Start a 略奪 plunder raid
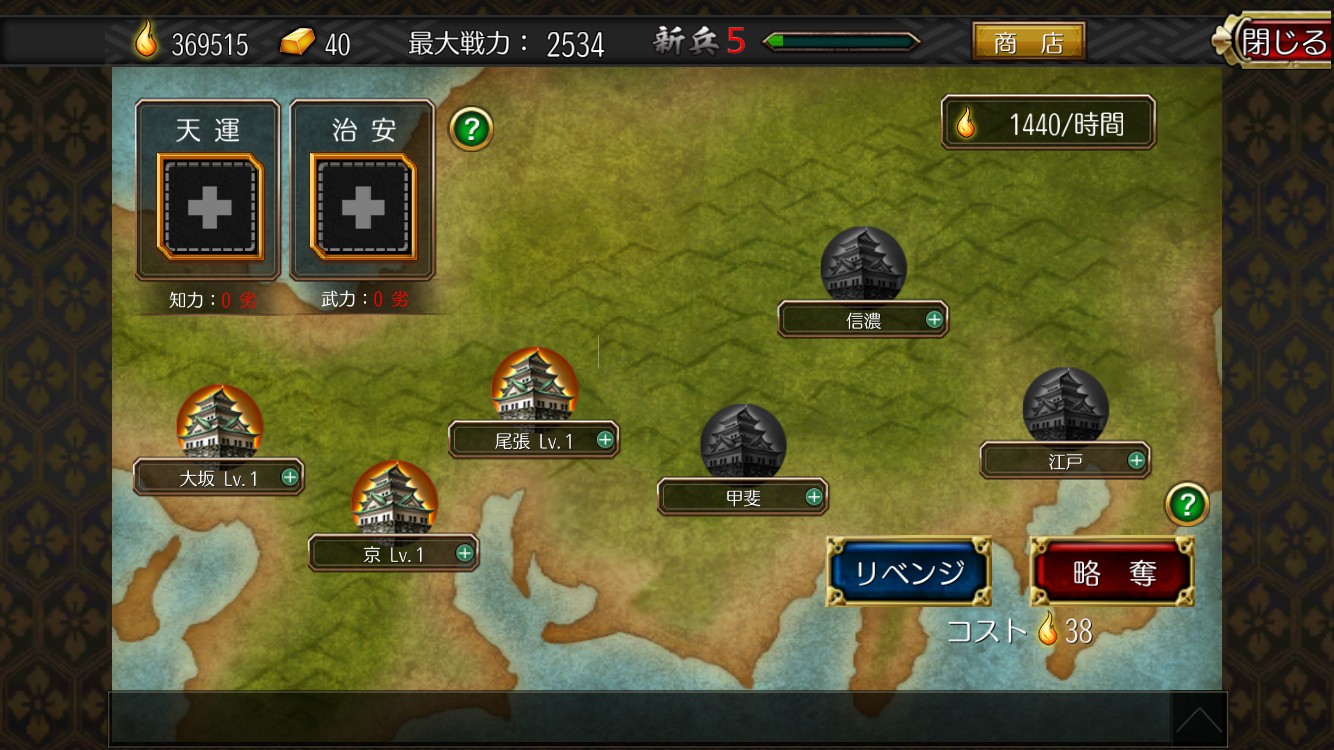Image resolution: width=1334 pixels, height=750 pixels. coord(1113,573)
